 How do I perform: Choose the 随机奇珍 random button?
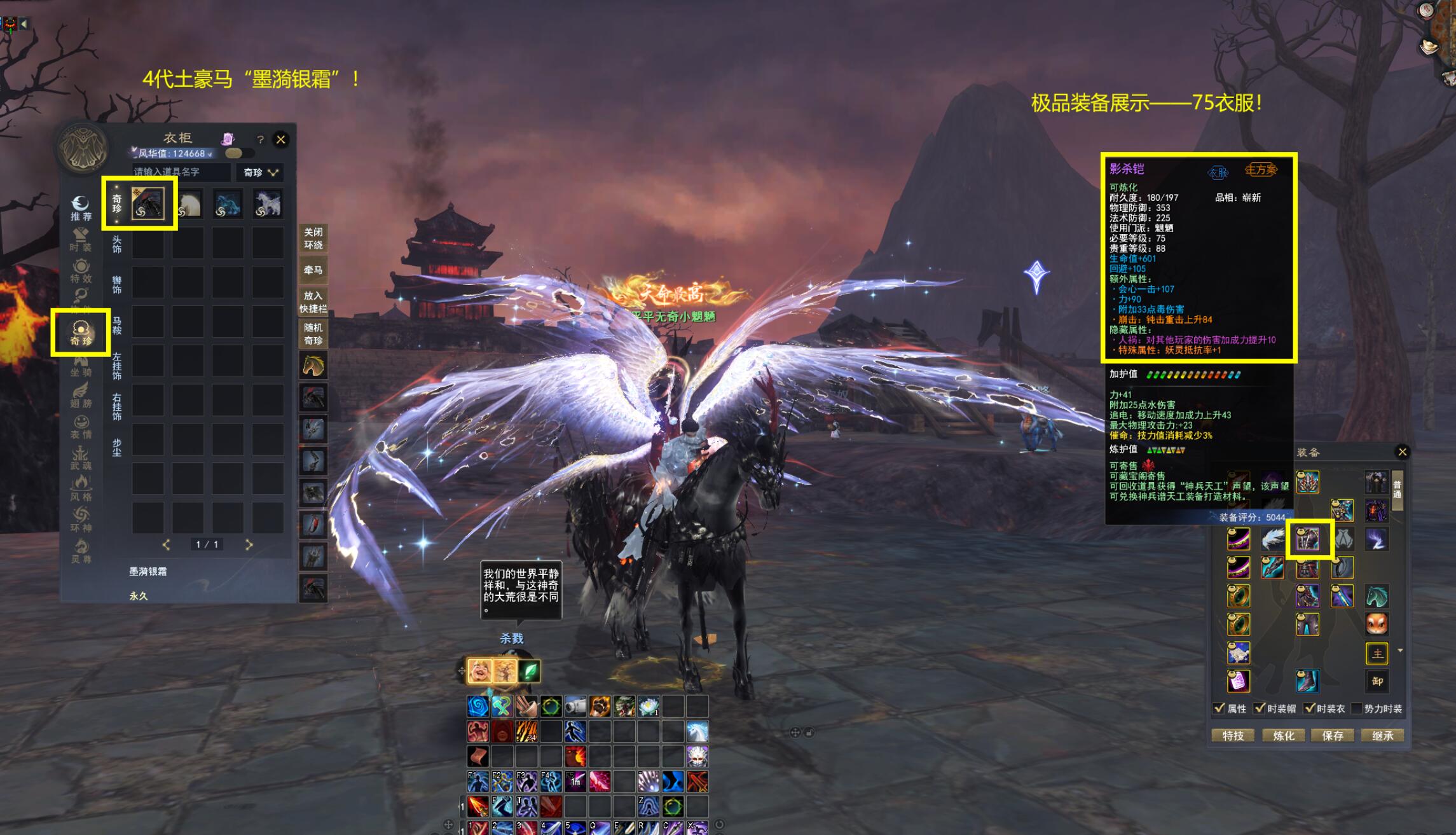click(x=313, y=334)
